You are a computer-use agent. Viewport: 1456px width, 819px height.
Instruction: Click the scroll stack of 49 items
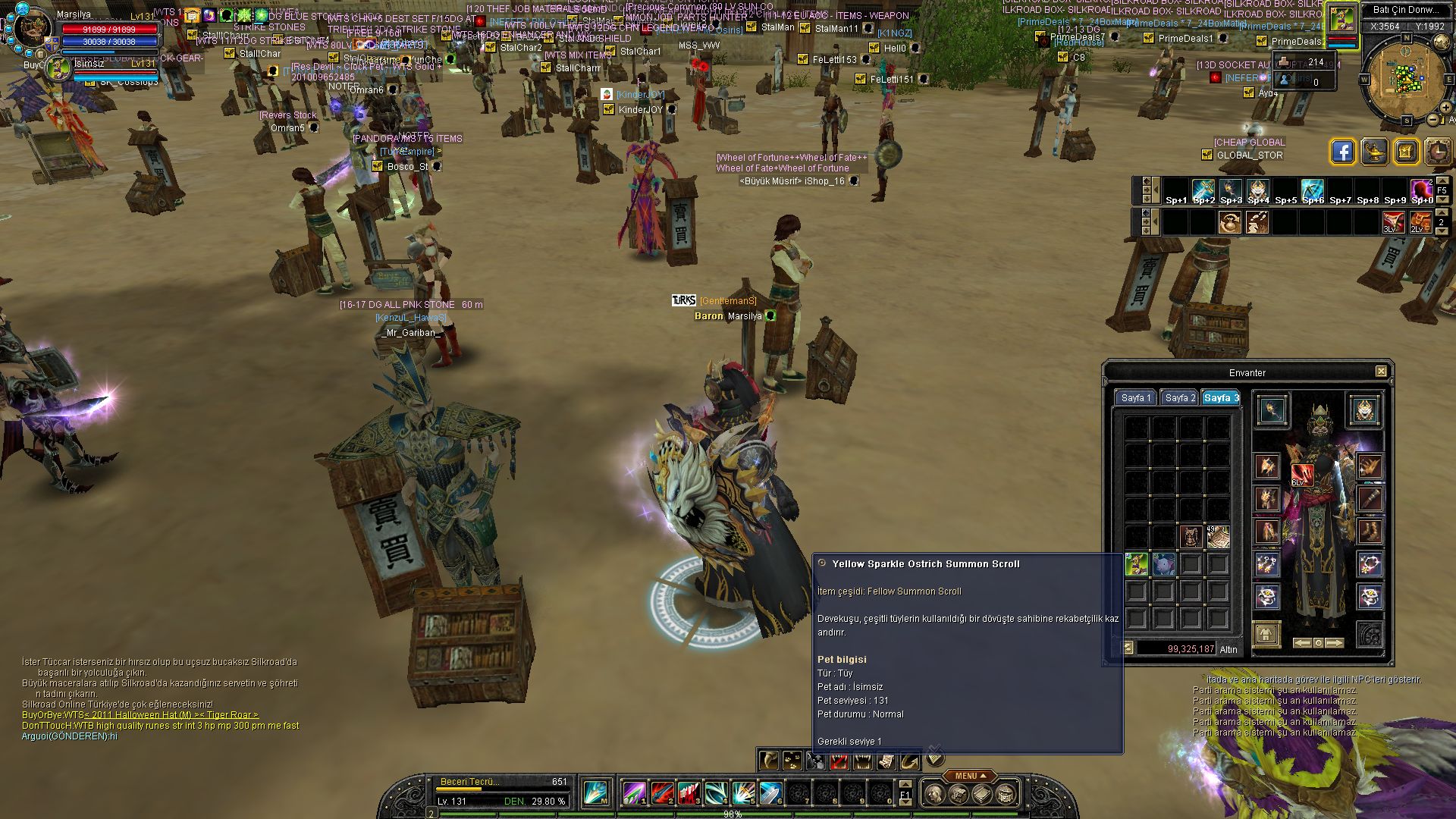(1218, 537)
